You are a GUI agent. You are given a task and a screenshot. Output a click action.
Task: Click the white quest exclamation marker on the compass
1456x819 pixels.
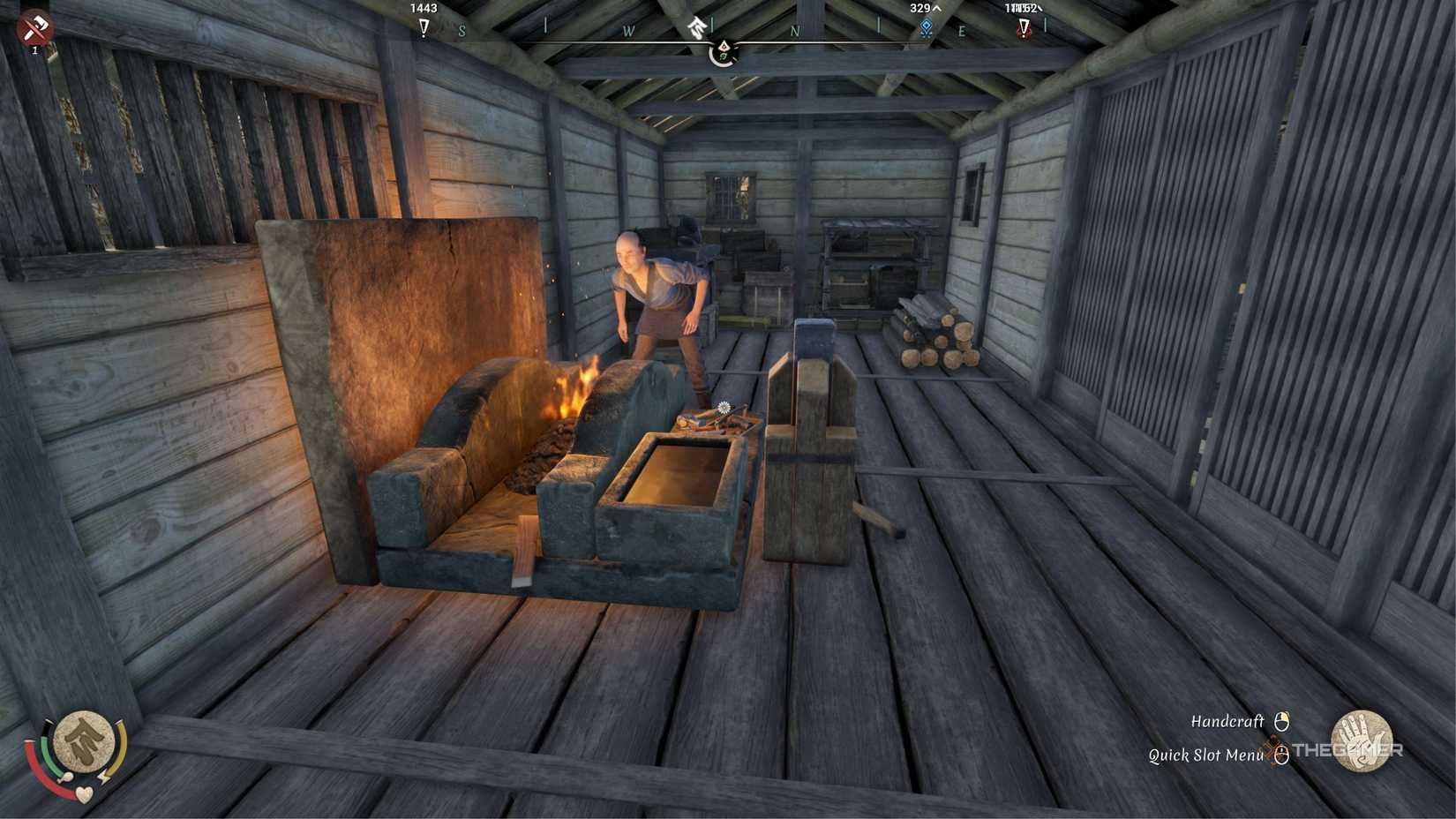pyautogui.click(x=424, y=28)
